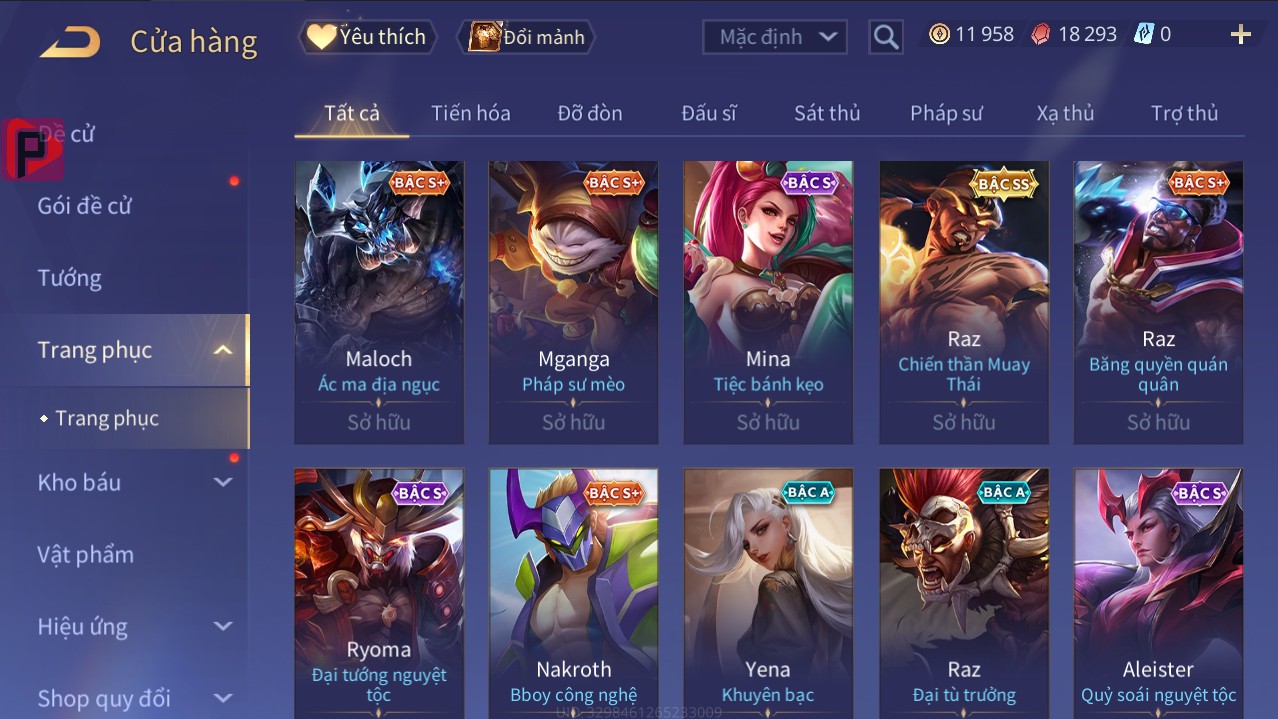Image resolution: width=1278 pixels, height=719 pixels.
Task: Open the Đổi mảnh exchange
Action: (x=527, y=37)
